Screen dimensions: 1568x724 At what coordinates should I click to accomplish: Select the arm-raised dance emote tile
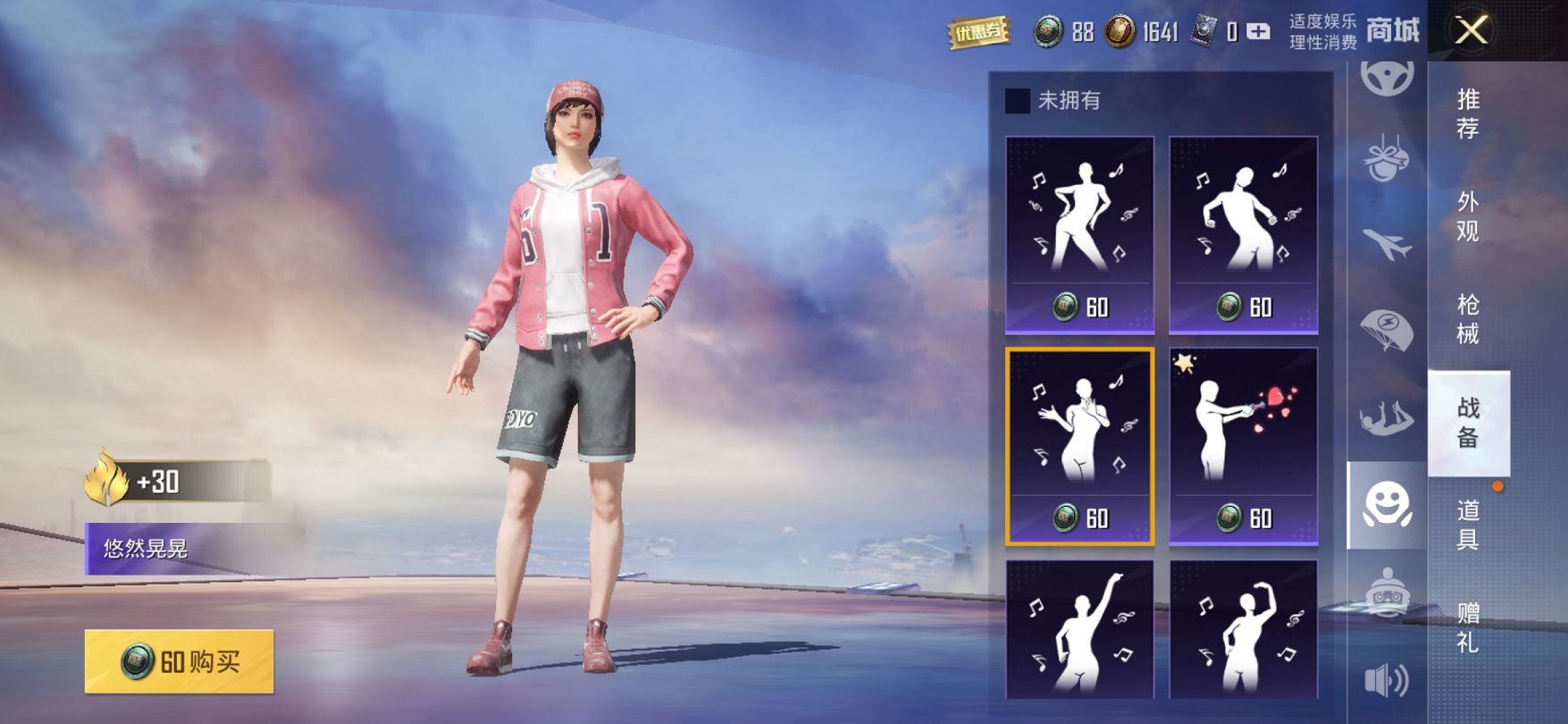click(x=1079, y=629)
